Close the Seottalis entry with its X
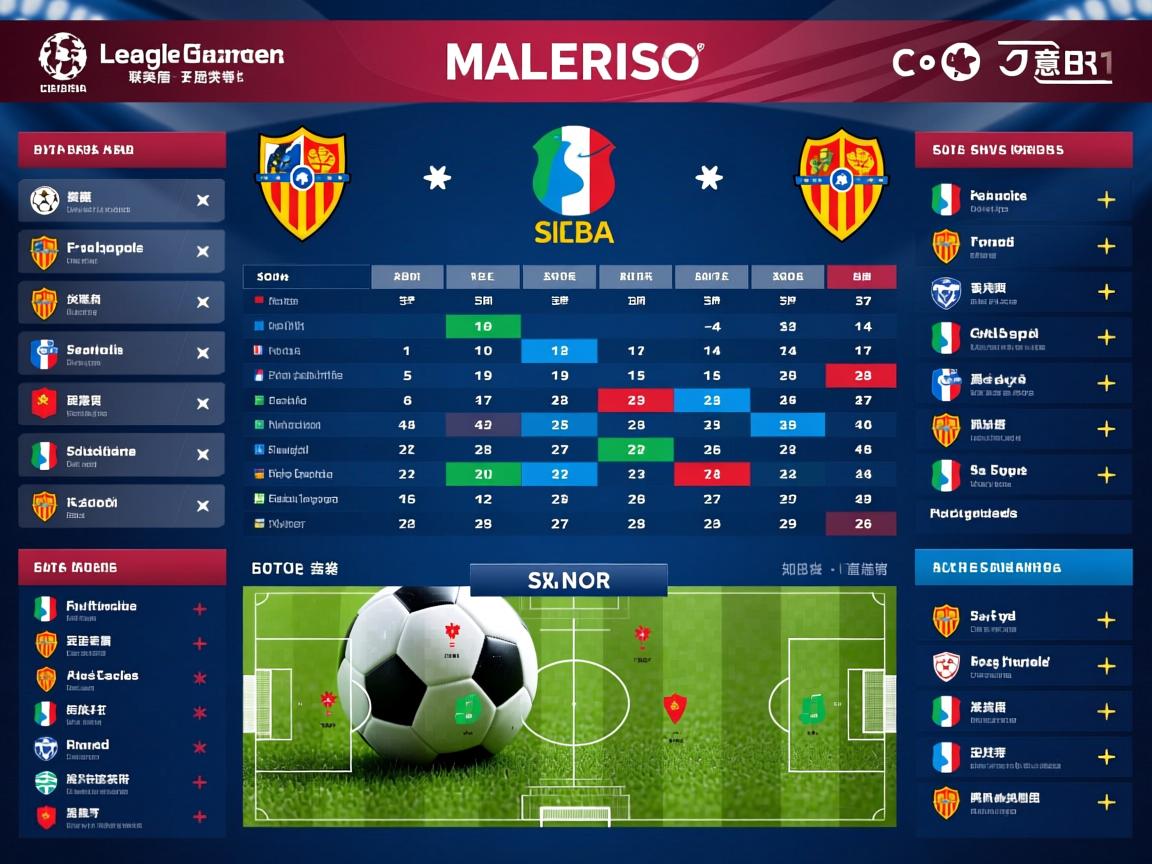The image size is (1152, 864). point(203,353)
